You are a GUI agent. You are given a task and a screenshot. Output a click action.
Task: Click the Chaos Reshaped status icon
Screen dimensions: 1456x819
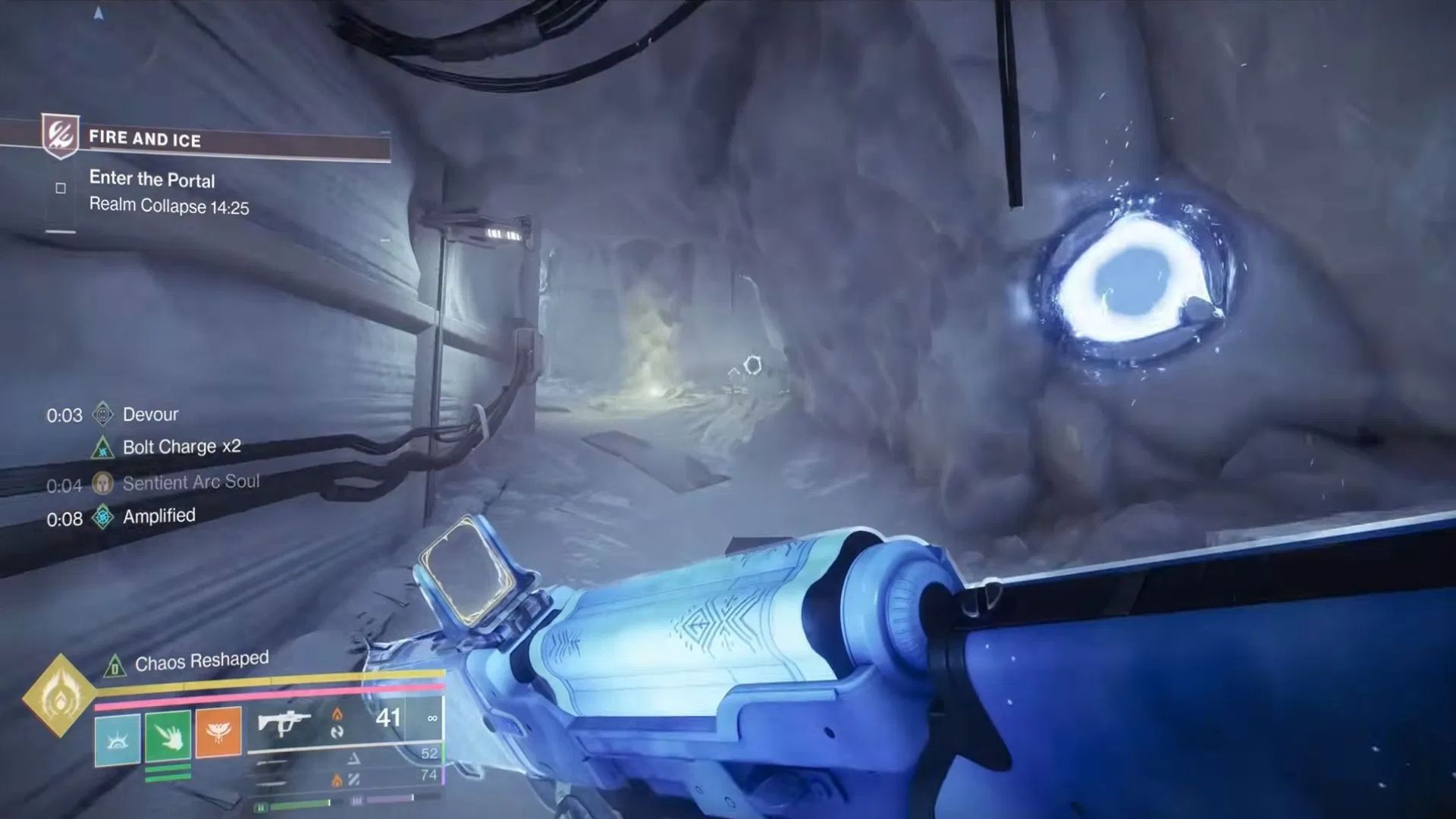pos(115,667)
